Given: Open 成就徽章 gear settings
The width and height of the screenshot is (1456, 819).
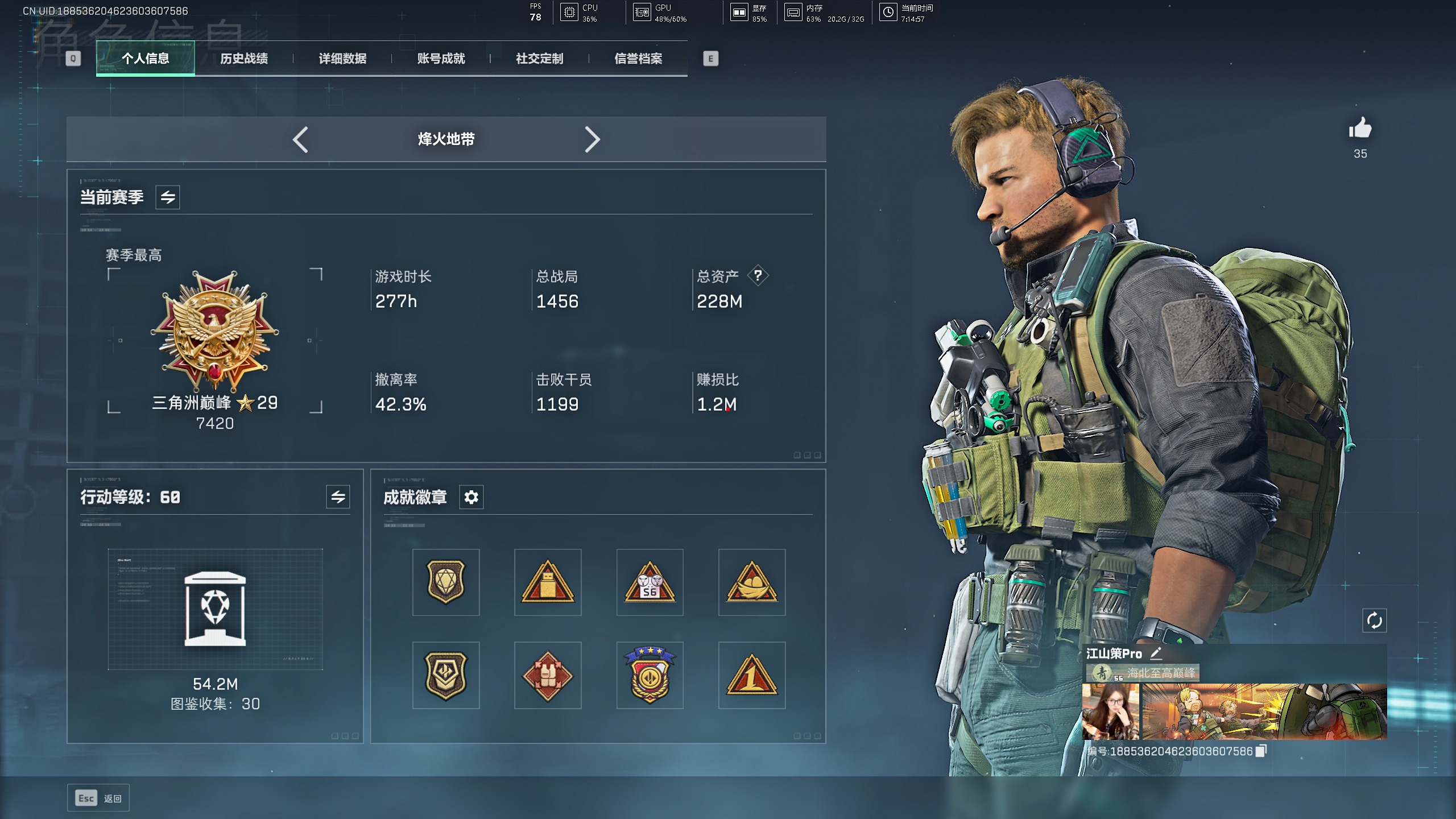Looking at the screenshot, I should [x=471, y=498].
